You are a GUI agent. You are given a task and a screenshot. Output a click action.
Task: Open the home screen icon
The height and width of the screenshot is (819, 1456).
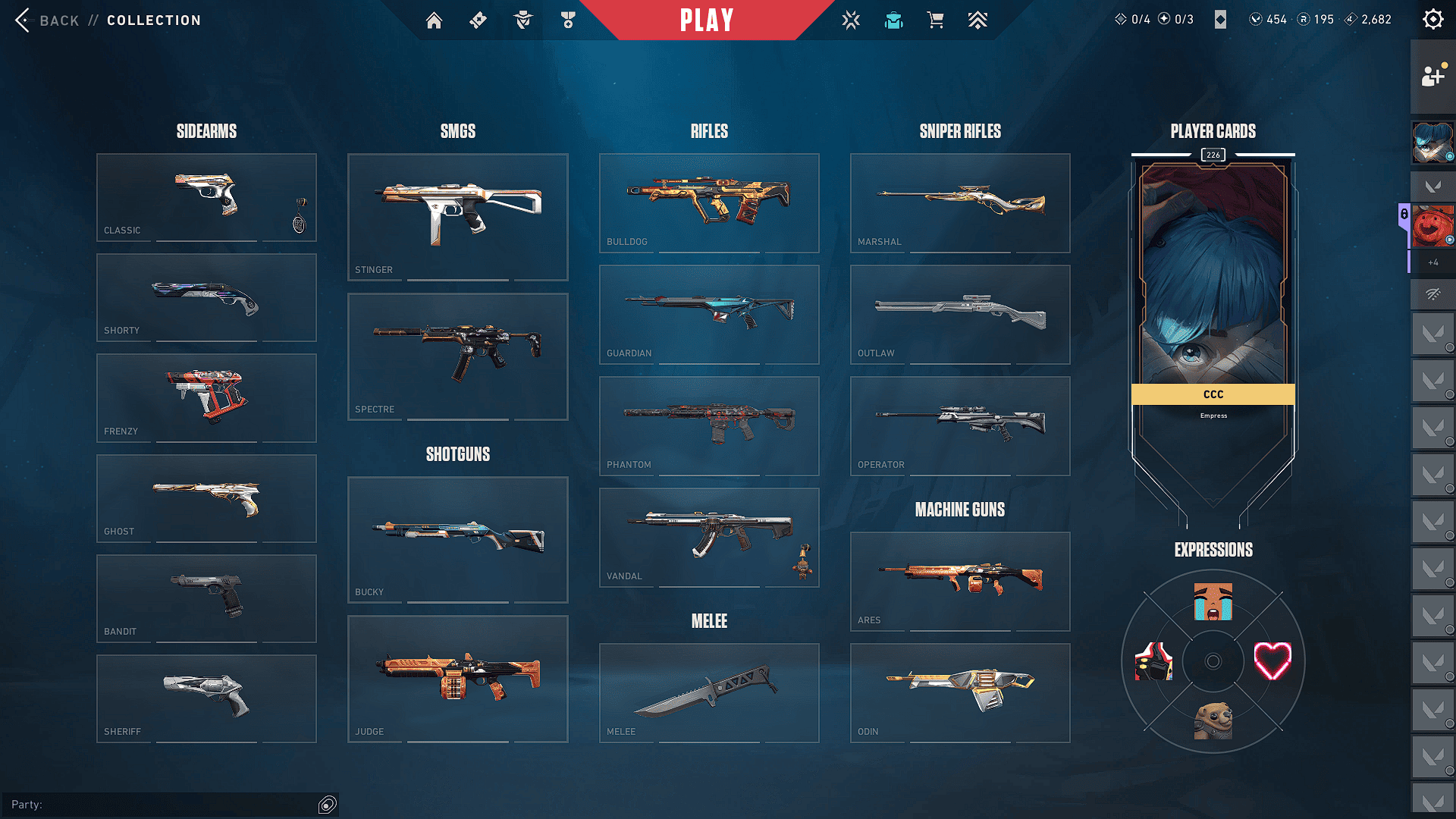click(434, 20)
